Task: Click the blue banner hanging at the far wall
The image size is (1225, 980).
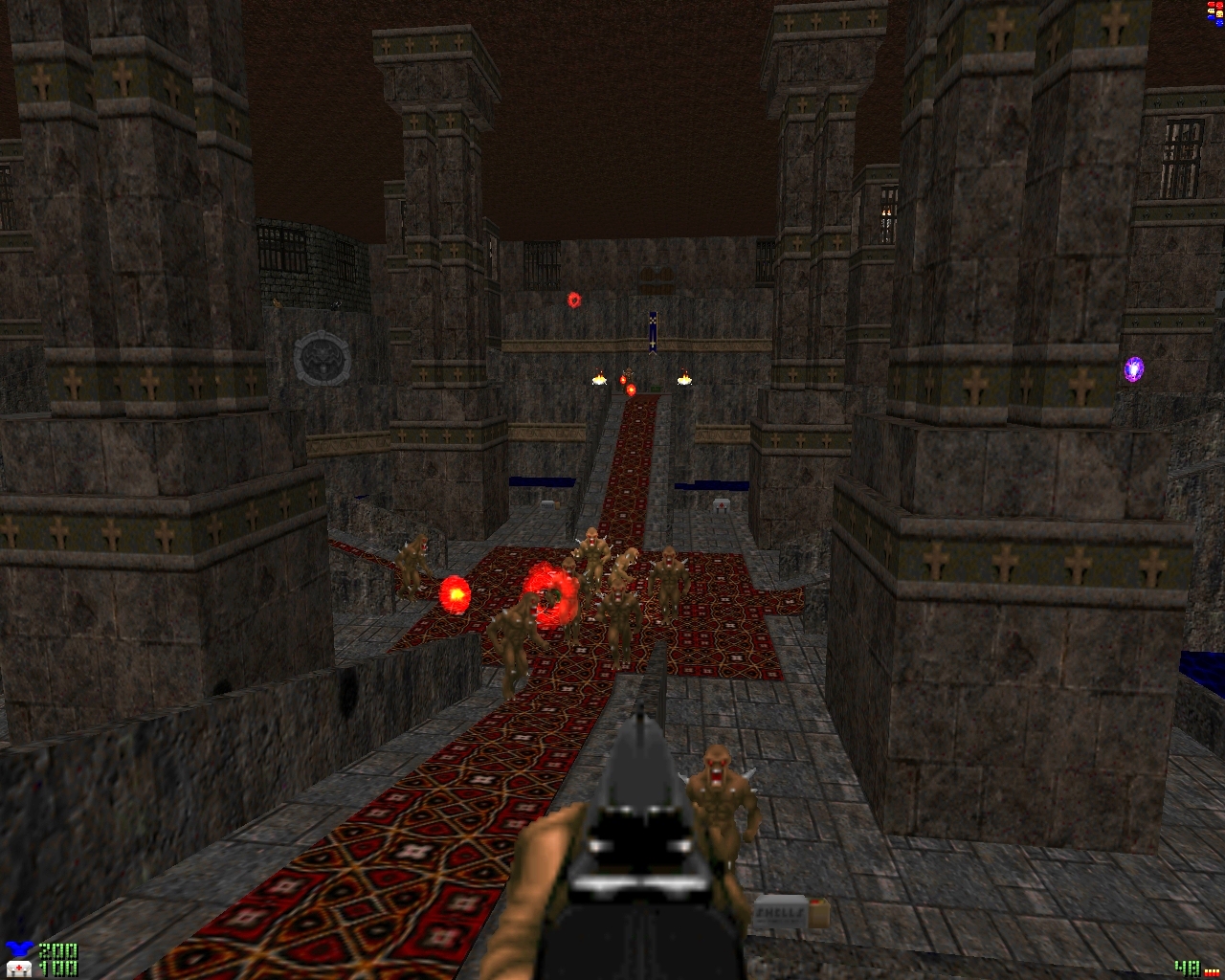Action: 655,330
